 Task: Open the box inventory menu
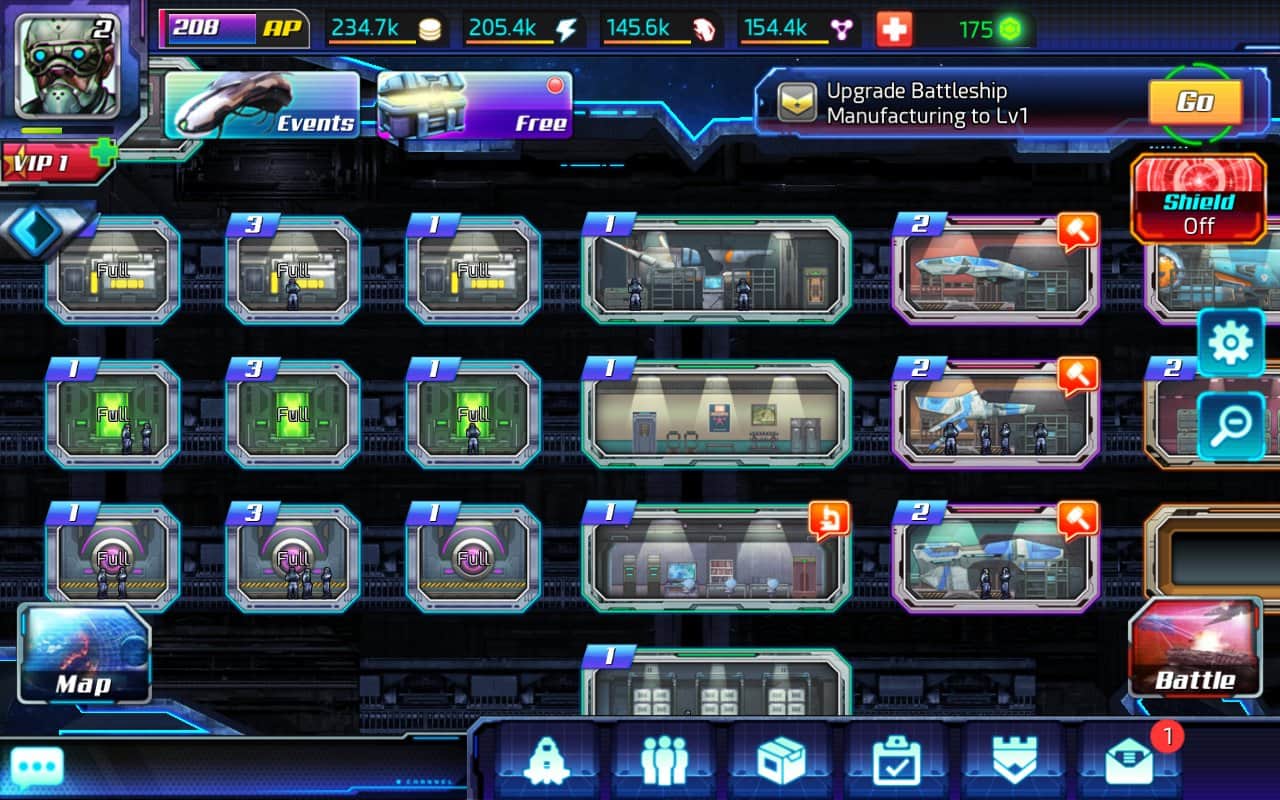tap(781, 762)
